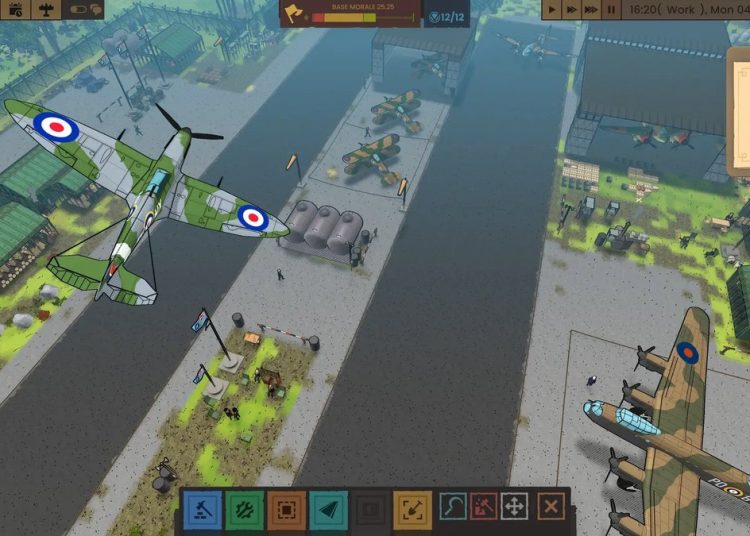750x536 pixels.
Task: Activate the yellow shovel dig tool
Action: click(411, 509)
